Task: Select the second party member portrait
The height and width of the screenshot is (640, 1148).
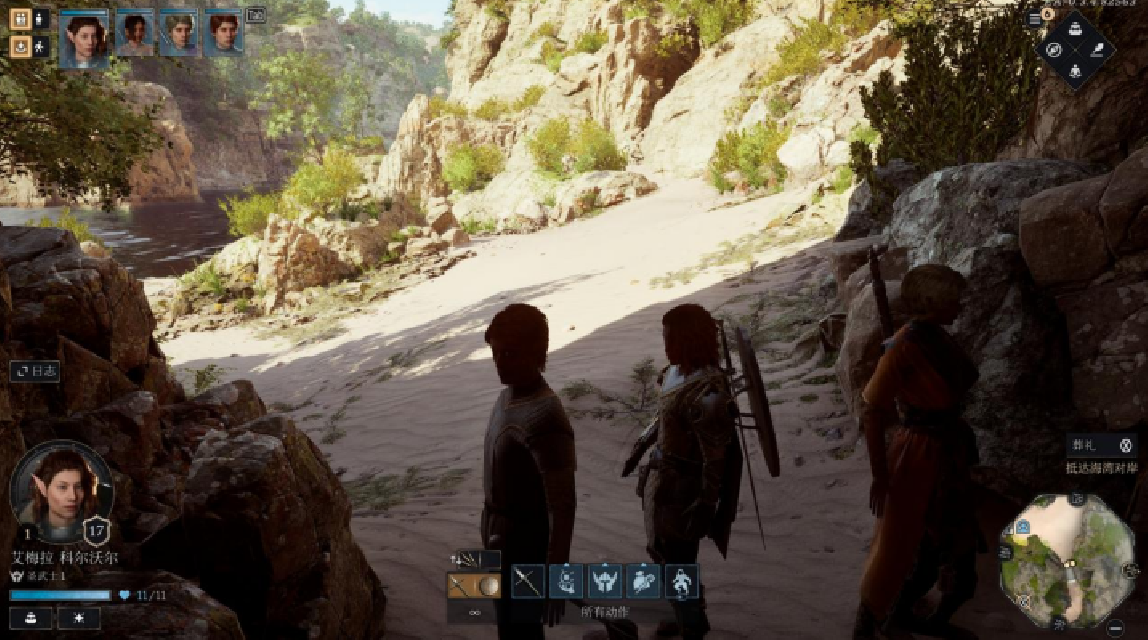Action: pos(134,34)
